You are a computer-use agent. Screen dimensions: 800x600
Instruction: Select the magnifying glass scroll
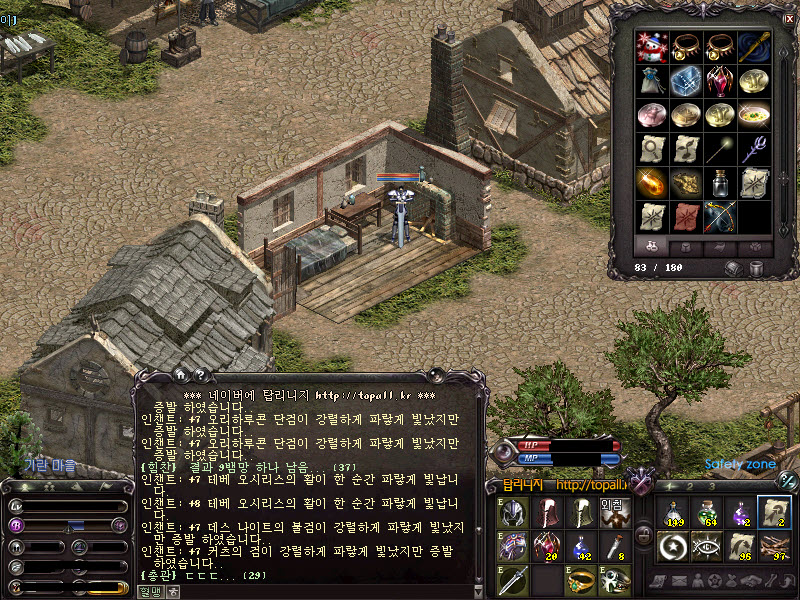point(652,149)
